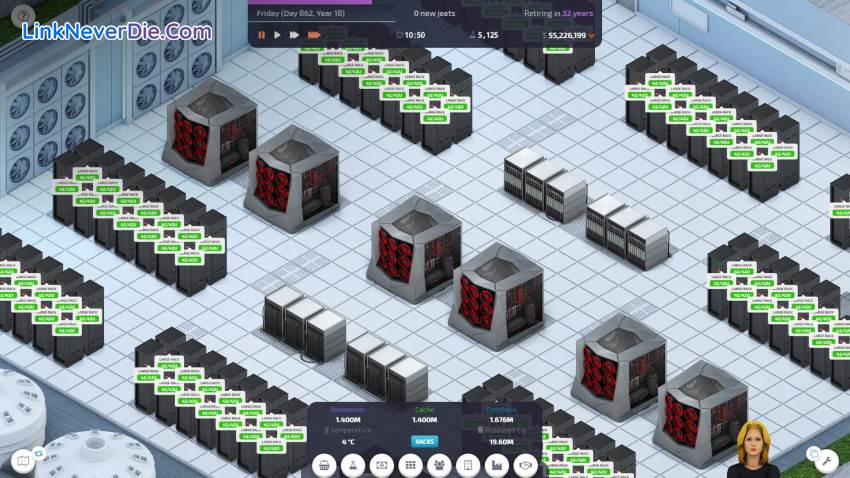Click the question mark help icon
Viewport: 850px width, 478px height.
(23, 14)
